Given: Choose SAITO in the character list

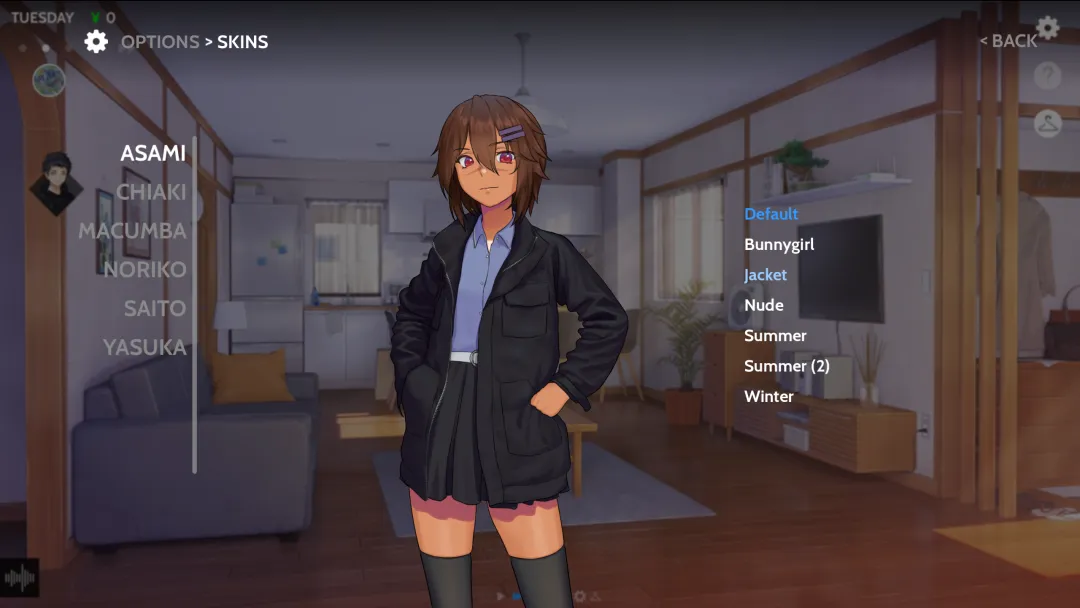Looking at the screenshot, I should point(155,309).
